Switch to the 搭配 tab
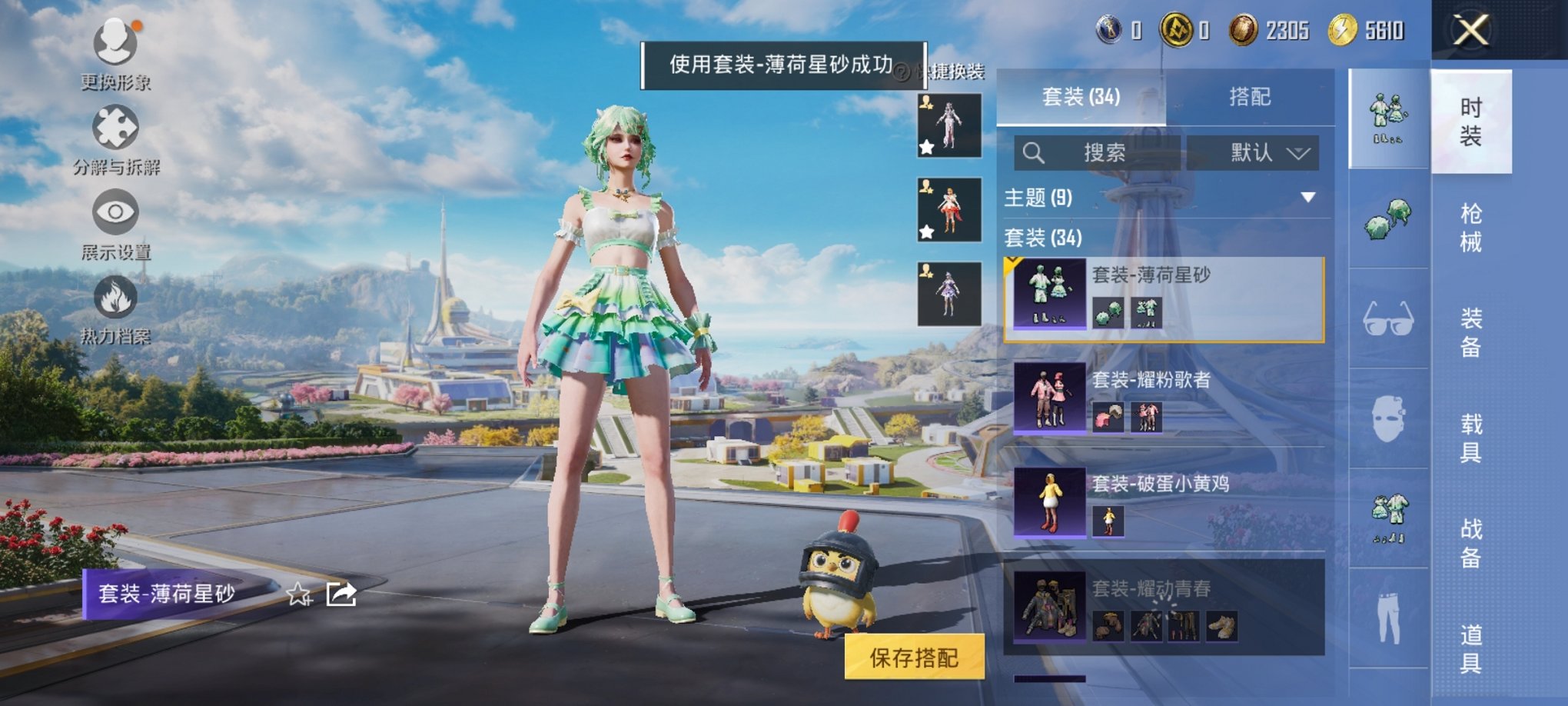This screenshot has width=1568, height=706. [1251, 96]
